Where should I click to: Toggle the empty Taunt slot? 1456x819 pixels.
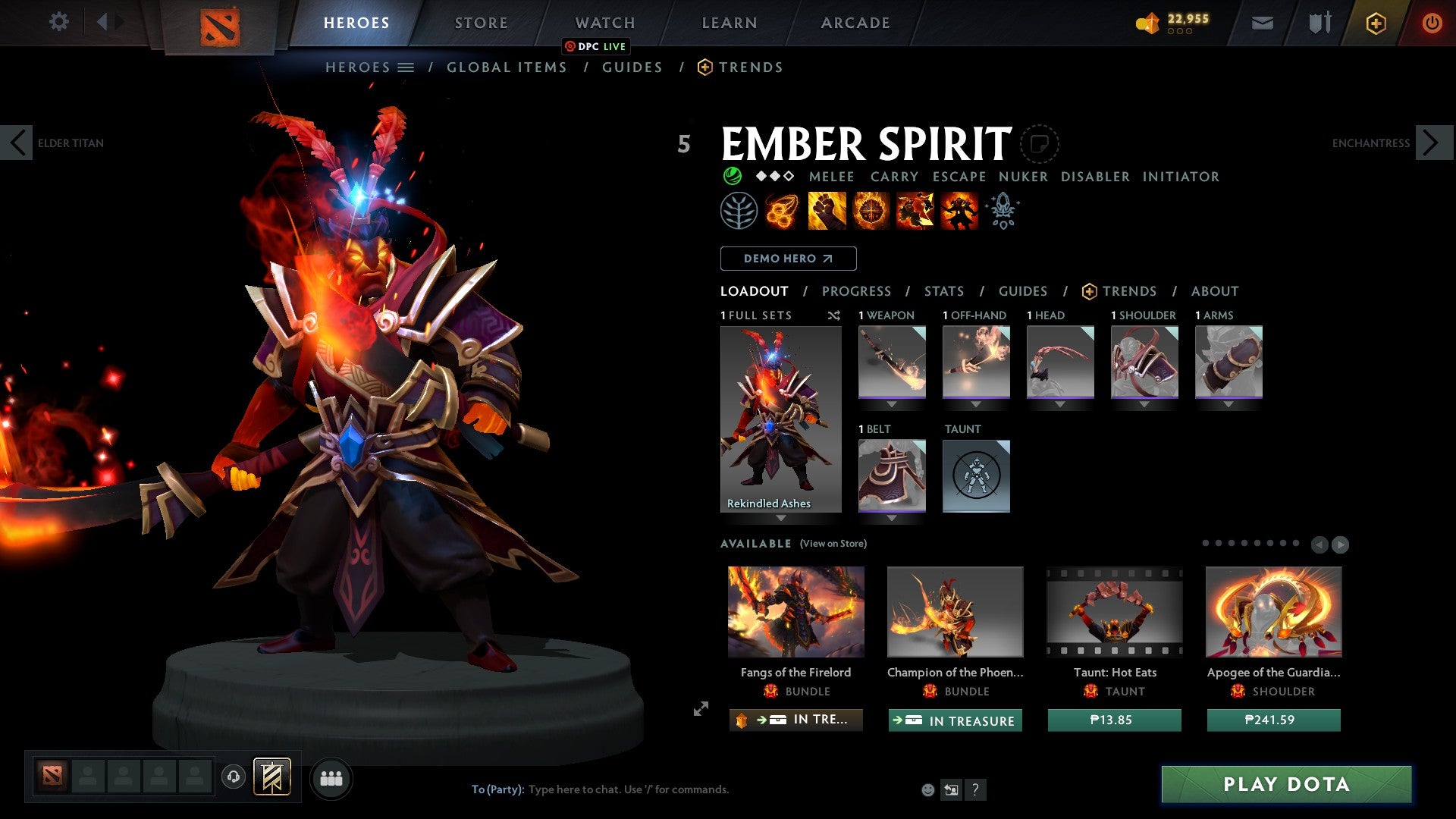pos(976,475)
